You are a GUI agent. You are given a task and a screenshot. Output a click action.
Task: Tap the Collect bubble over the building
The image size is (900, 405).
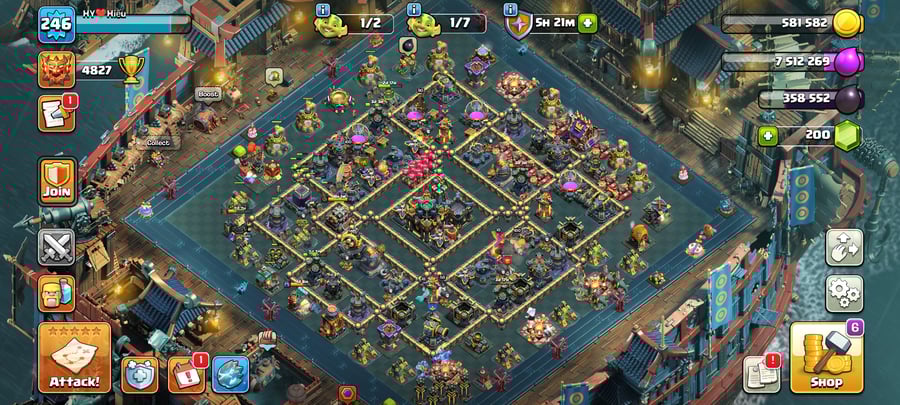(158, 142)
